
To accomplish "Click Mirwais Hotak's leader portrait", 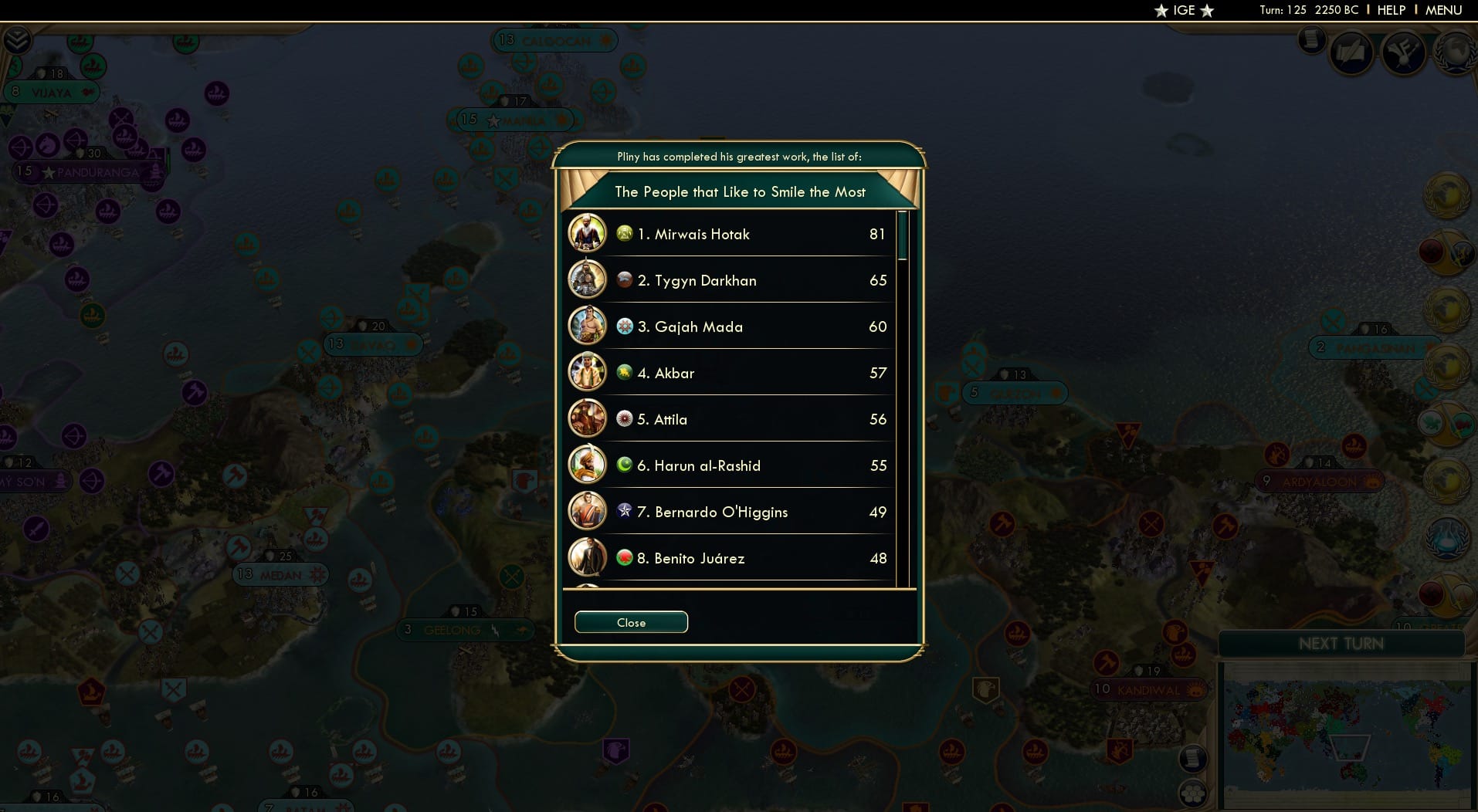I will pos(588,233).
